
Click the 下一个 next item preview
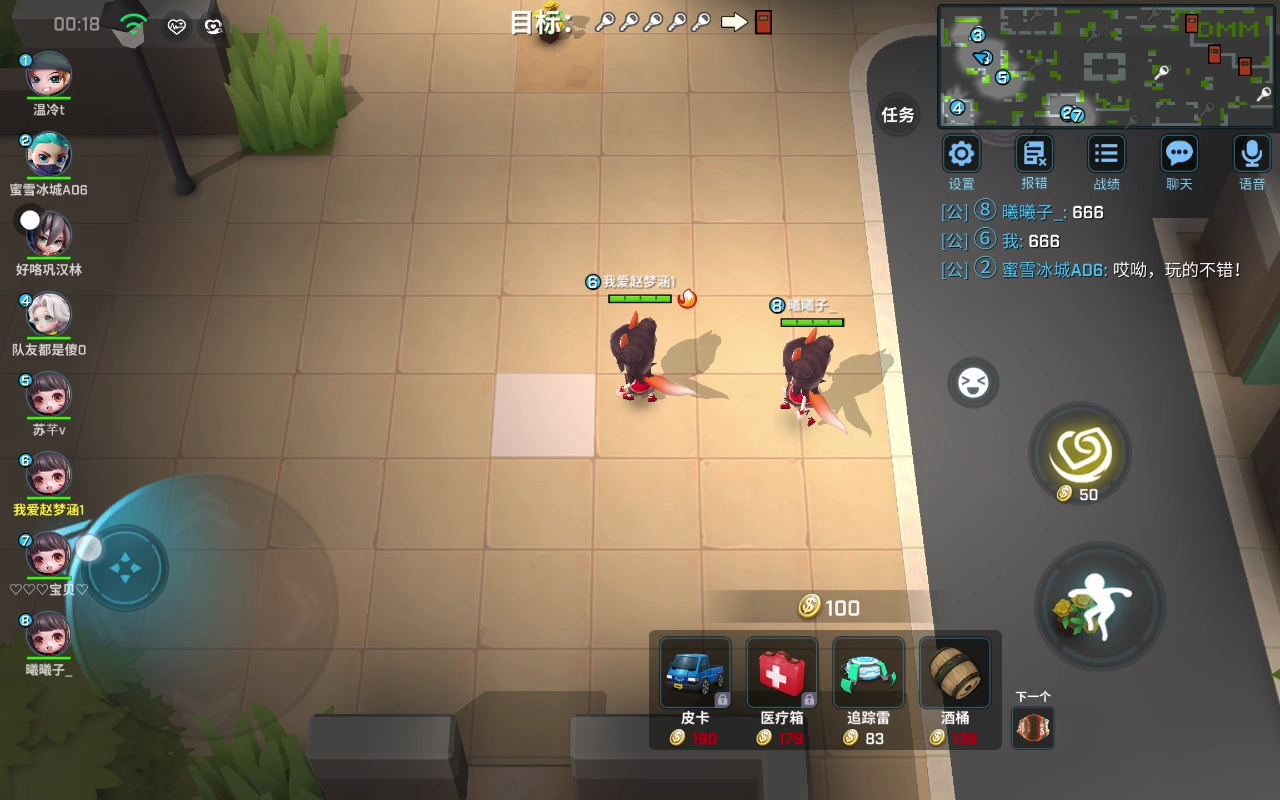(x=1033, y=728)
